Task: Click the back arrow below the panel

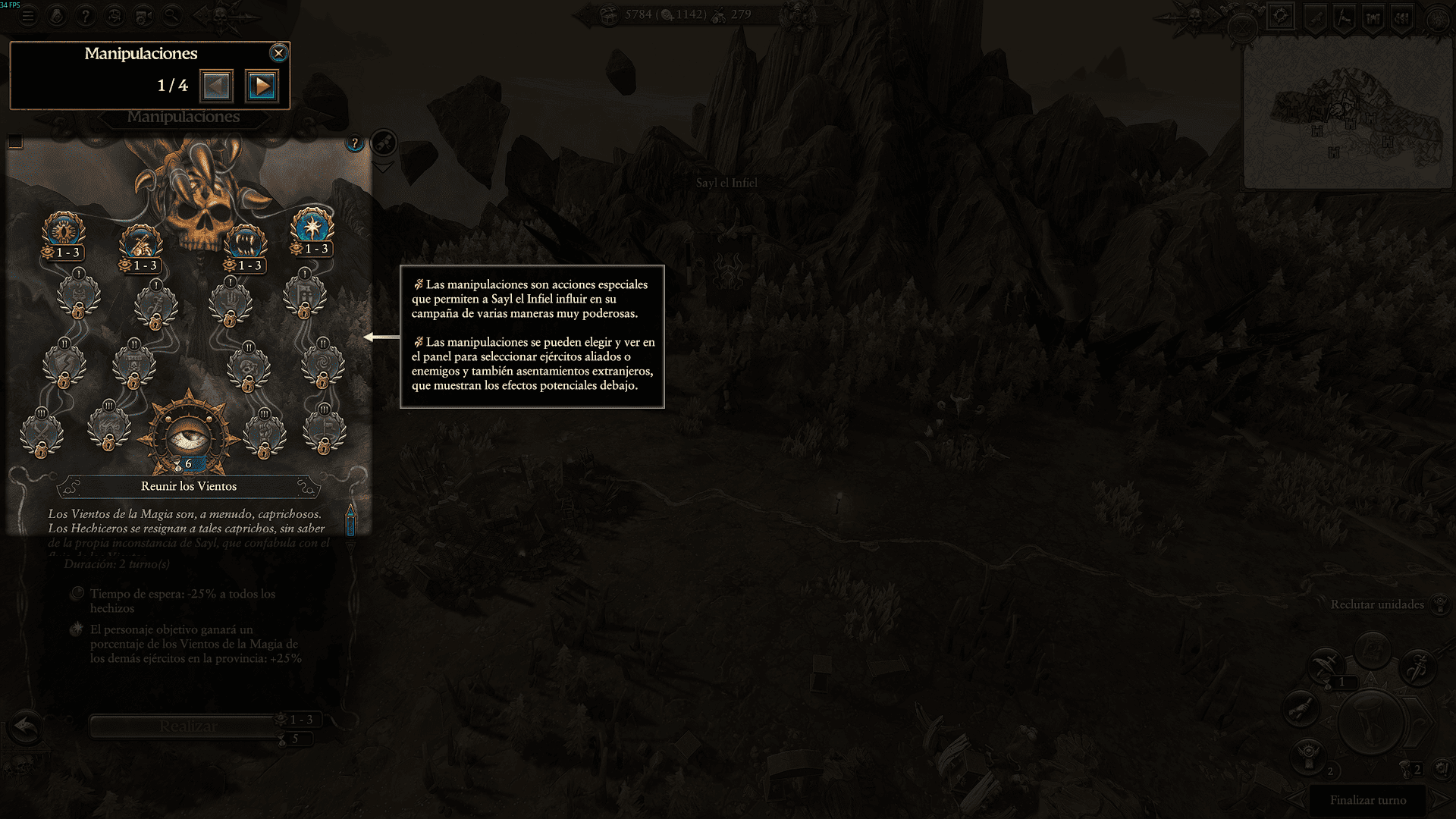Action: tap(25, 726)
